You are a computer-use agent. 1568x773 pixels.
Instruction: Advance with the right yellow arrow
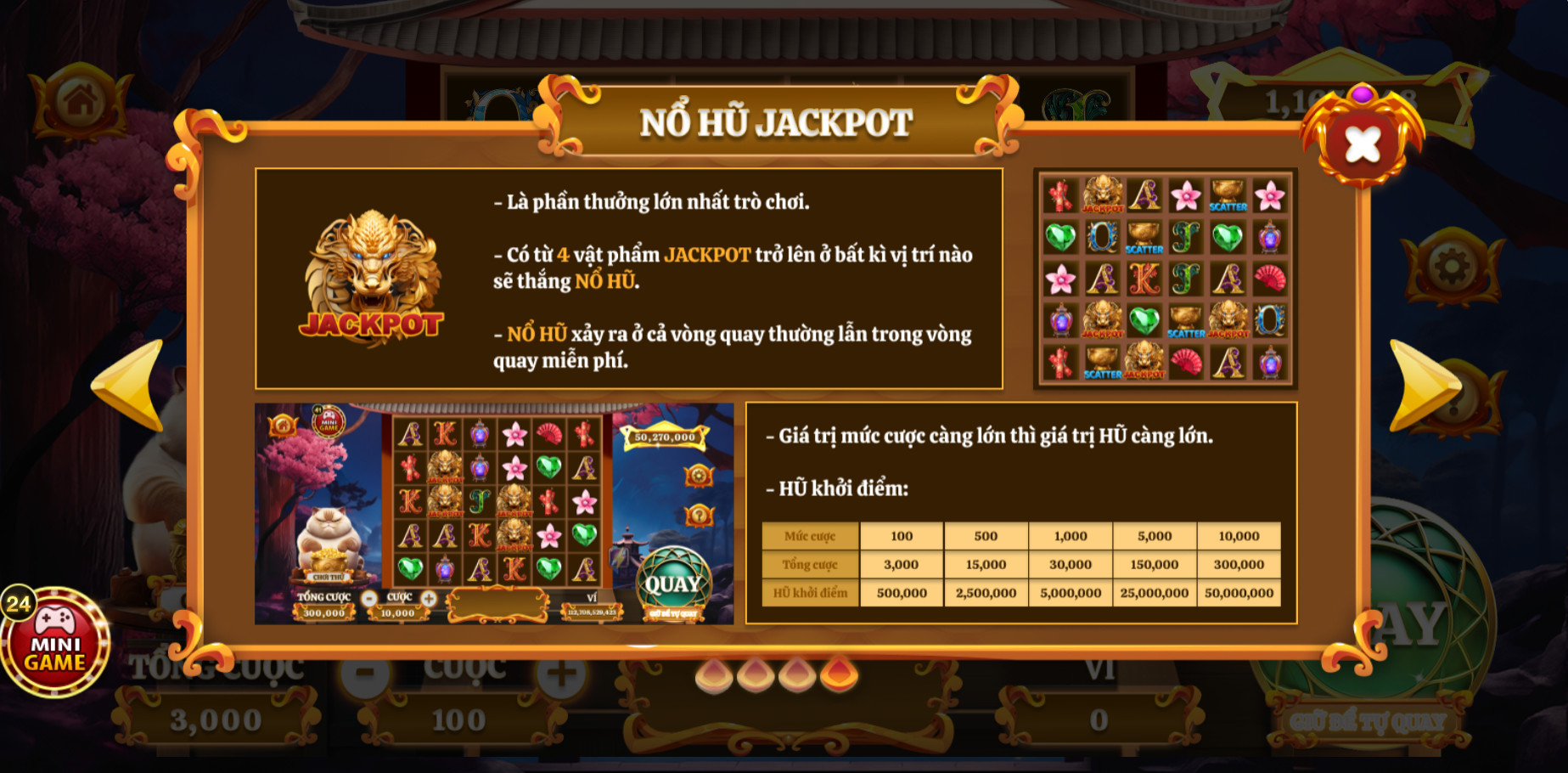[1422, 385]
